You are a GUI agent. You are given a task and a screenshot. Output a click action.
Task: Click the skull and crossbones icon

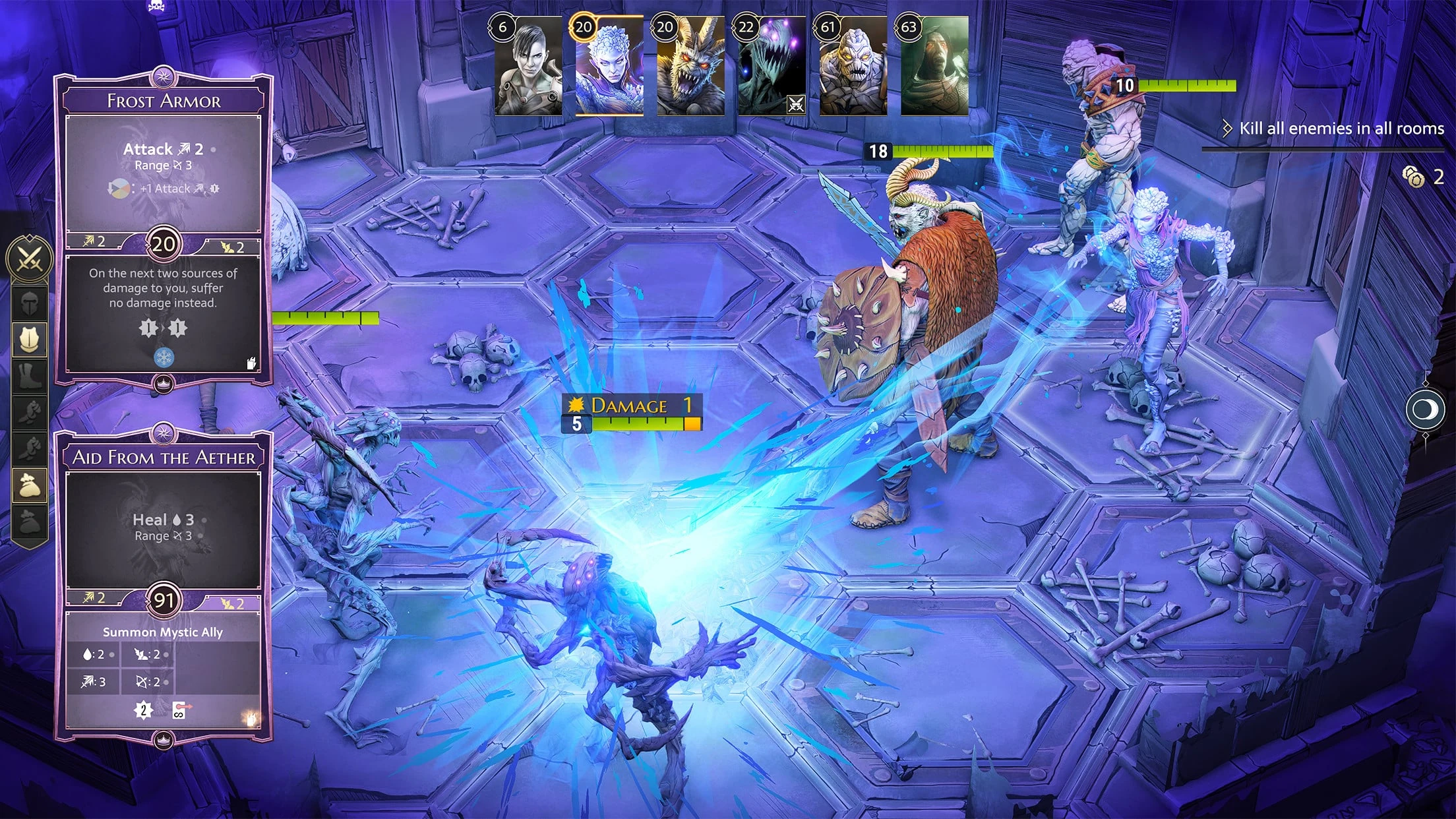[156, 7]
